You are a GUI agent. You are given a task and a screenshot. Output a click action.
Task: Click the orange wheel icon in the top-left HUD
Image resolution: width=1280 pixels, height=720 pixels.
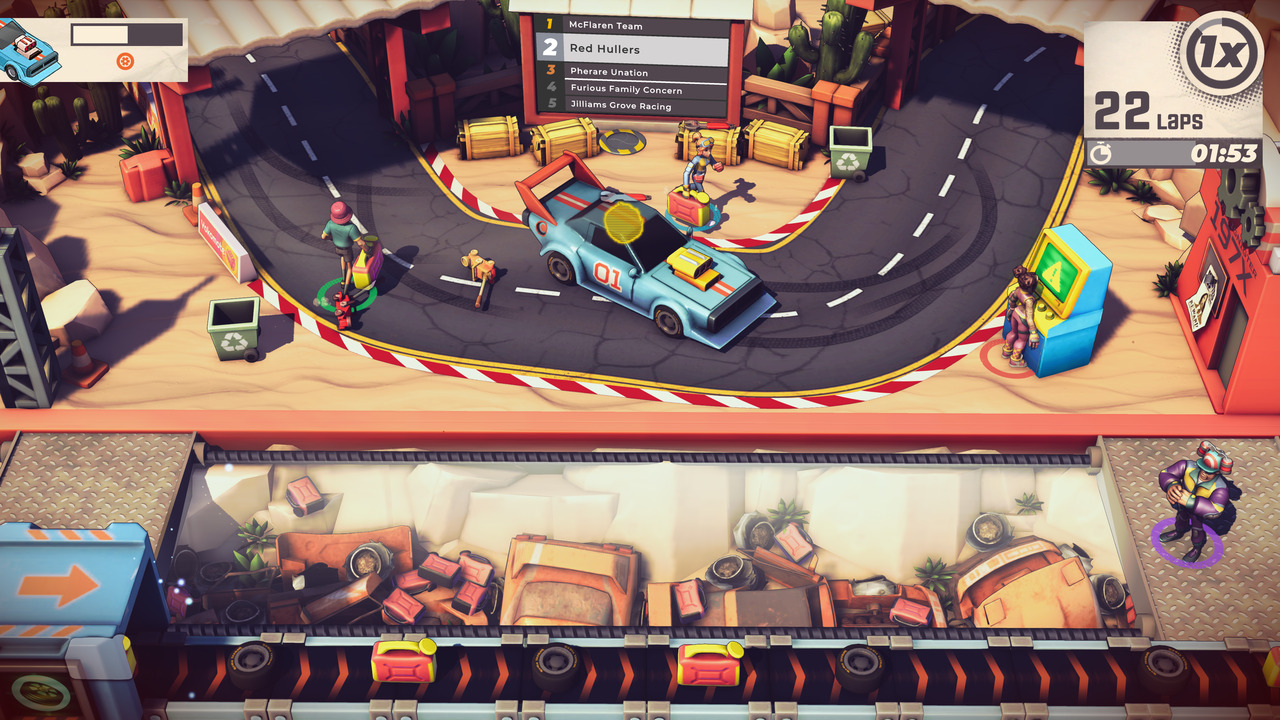tap(125, 61)
